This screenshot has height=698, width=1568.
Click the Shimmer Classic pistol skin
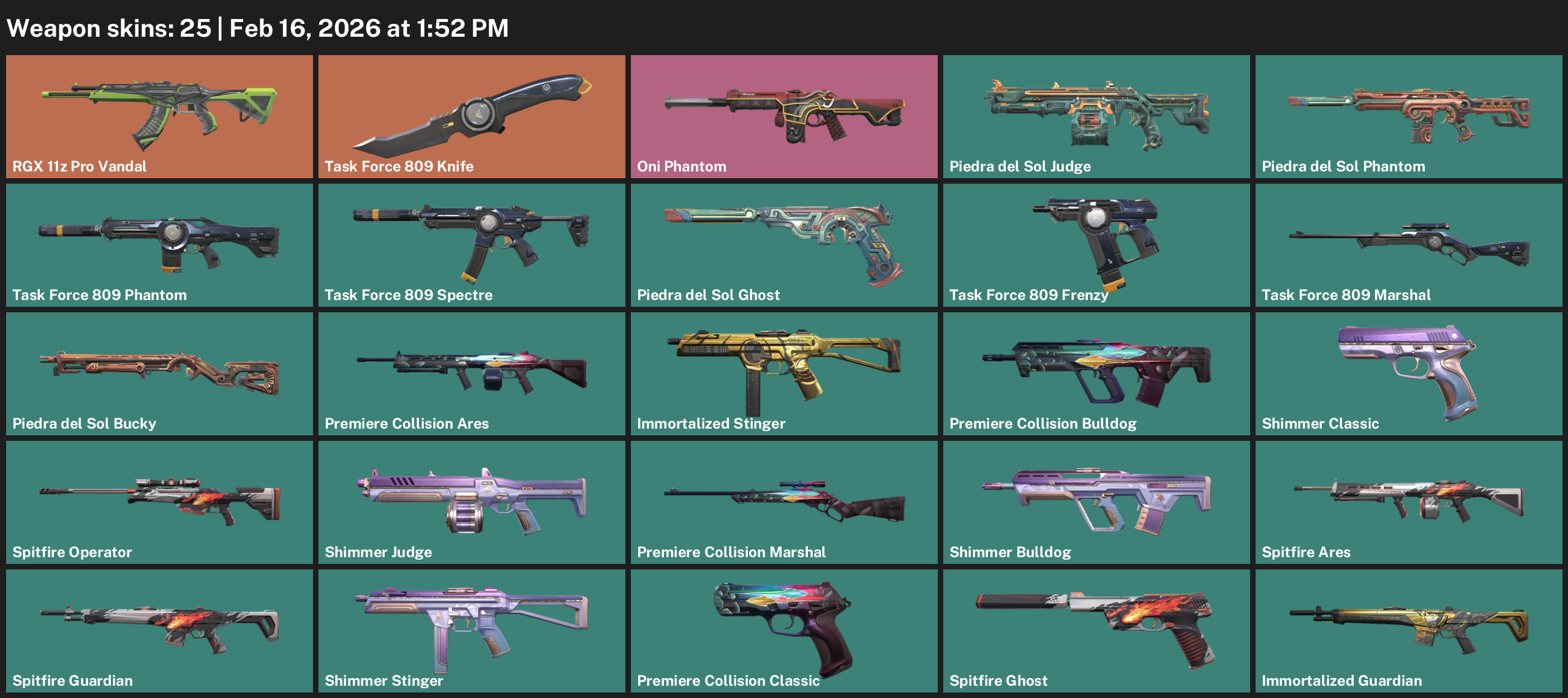click(1409, 373)
